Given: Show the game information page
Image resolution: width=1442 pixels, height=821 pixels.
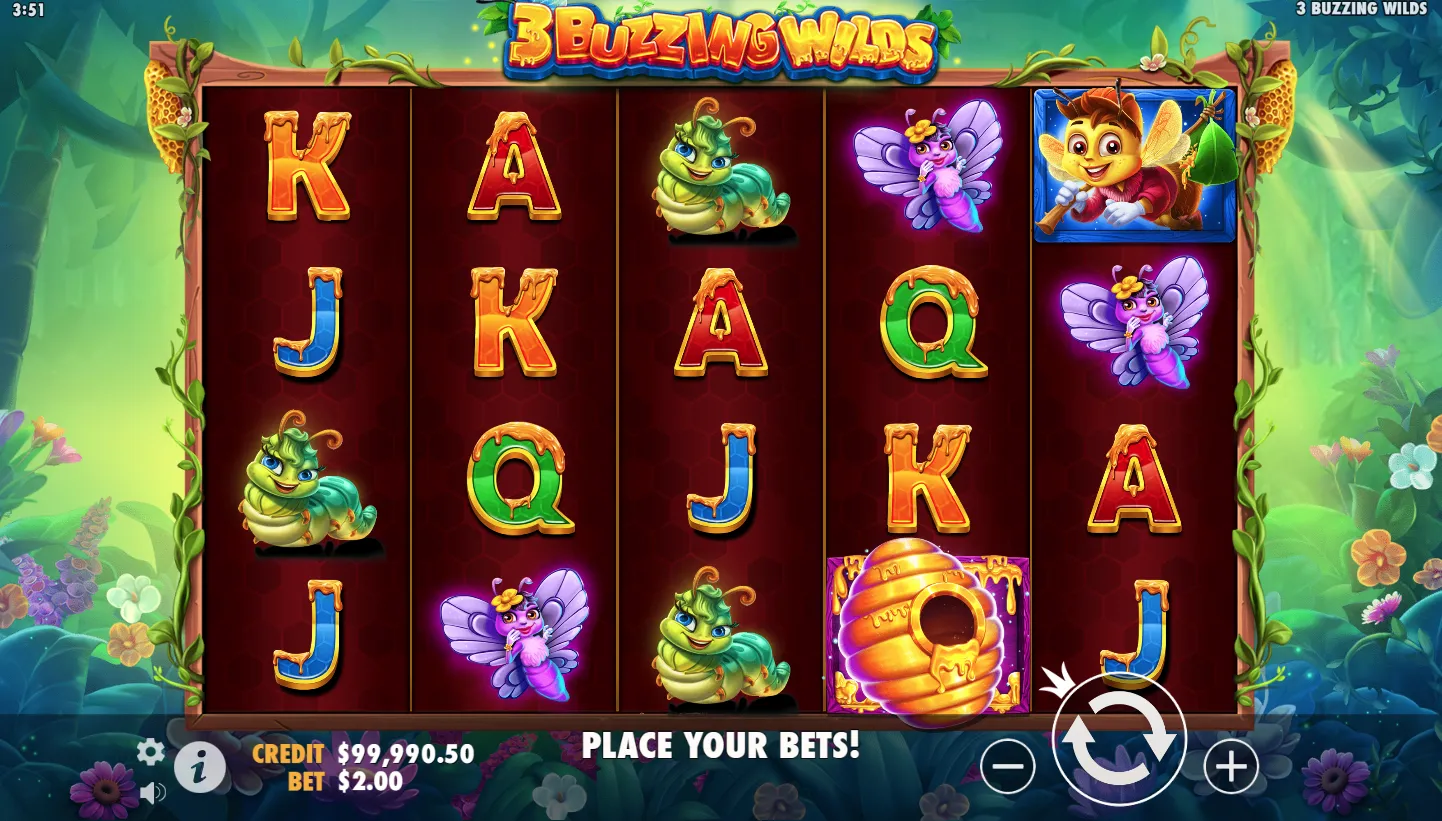Looking at the screenshot, I should click(200, 768).
